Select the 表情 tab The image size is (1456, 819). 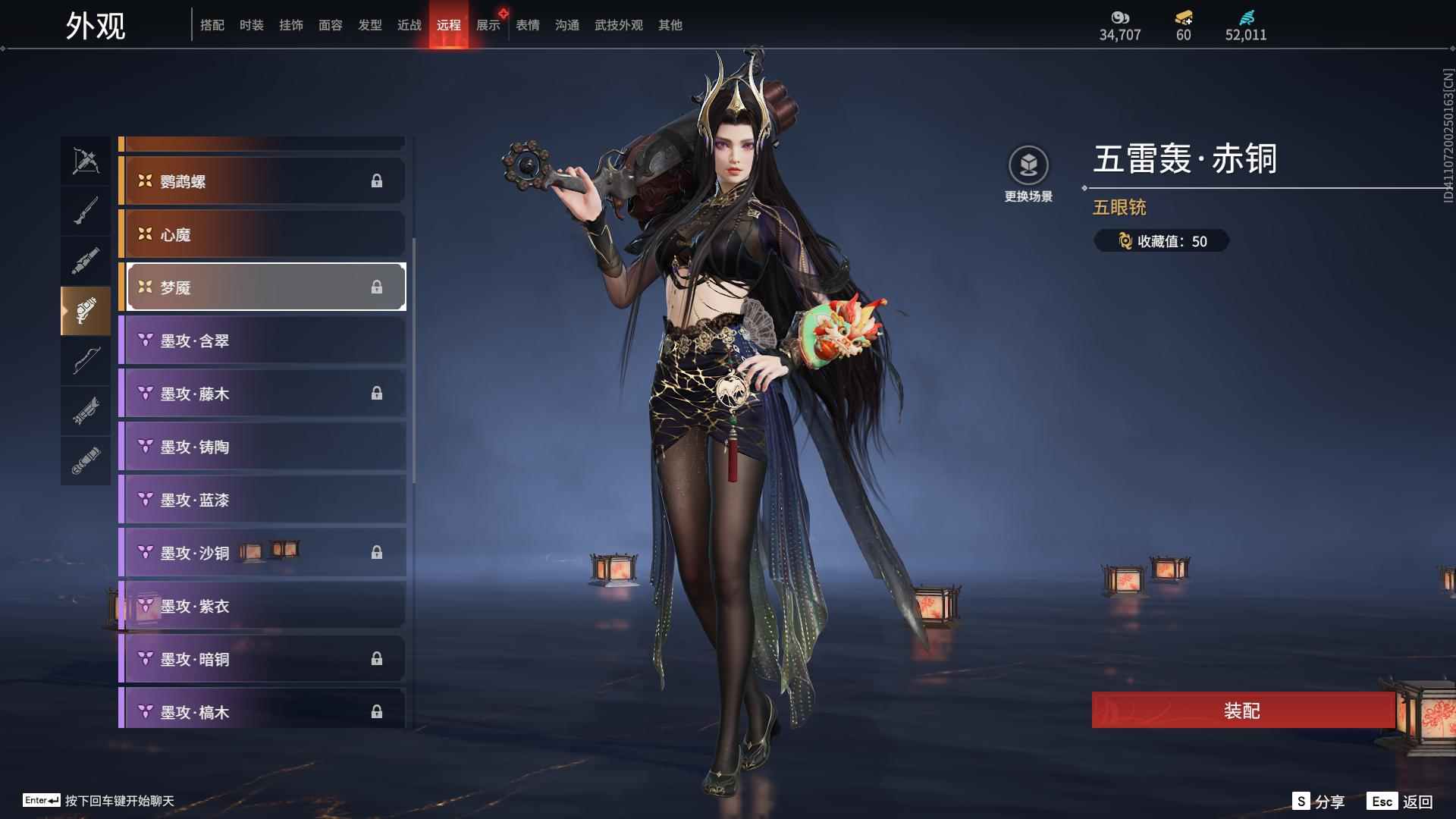click(x=528, y=25)
